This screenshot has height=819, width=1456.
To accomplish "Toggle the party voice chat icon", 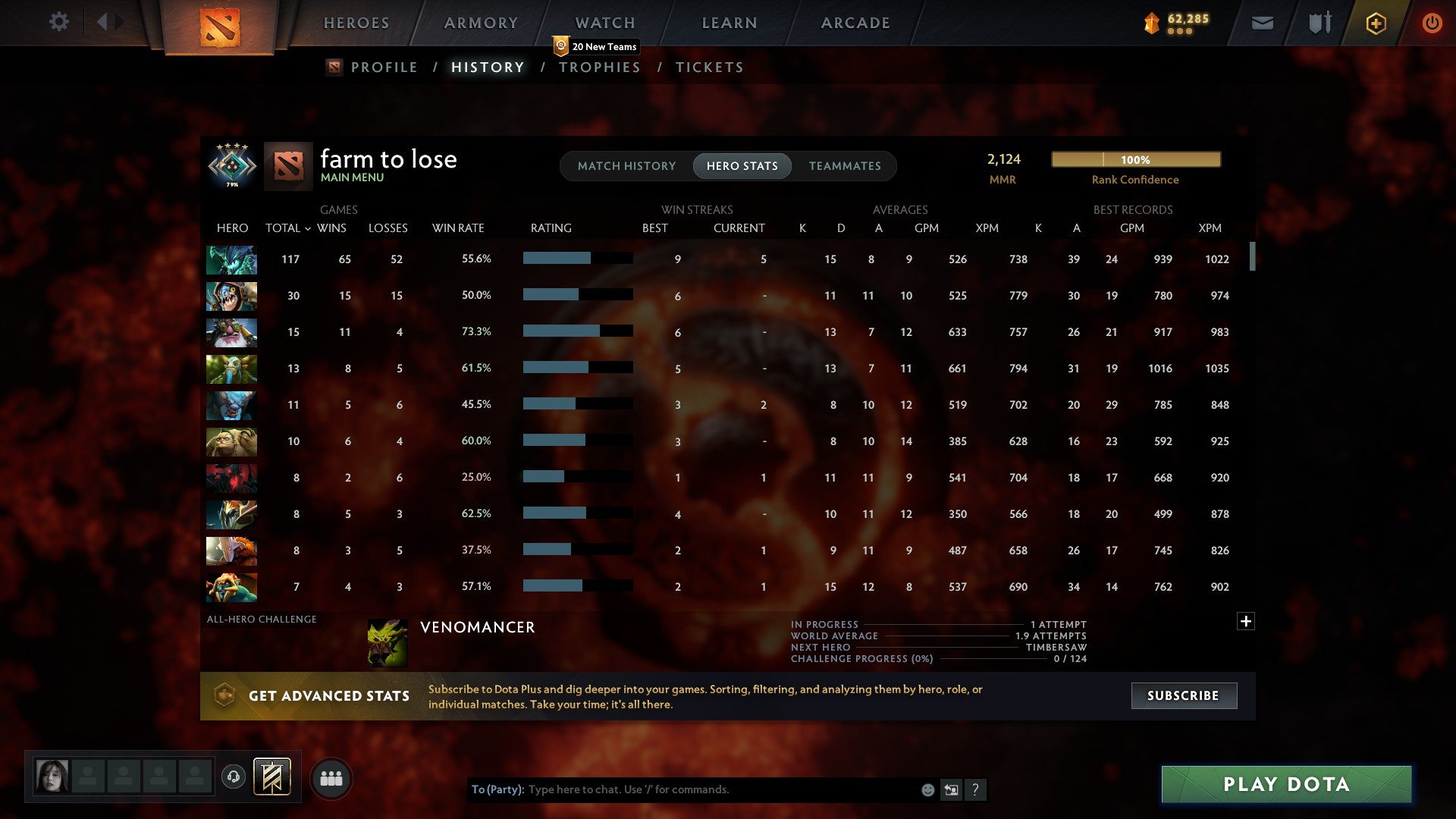I will pyautogui.click(x=233, y=777).
